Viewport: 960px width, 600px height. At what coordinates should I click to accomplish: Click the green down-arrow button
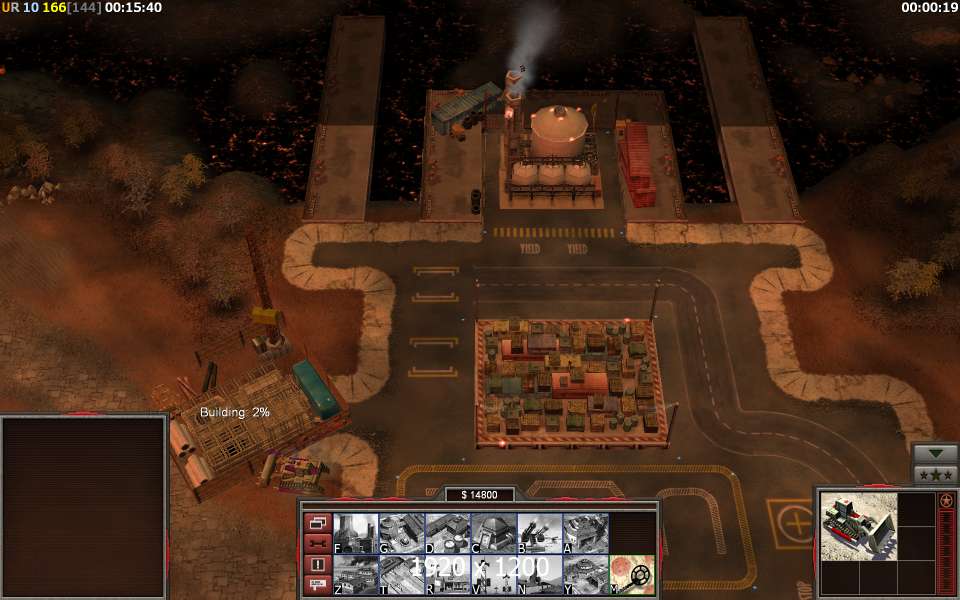[x=936, y=453]
